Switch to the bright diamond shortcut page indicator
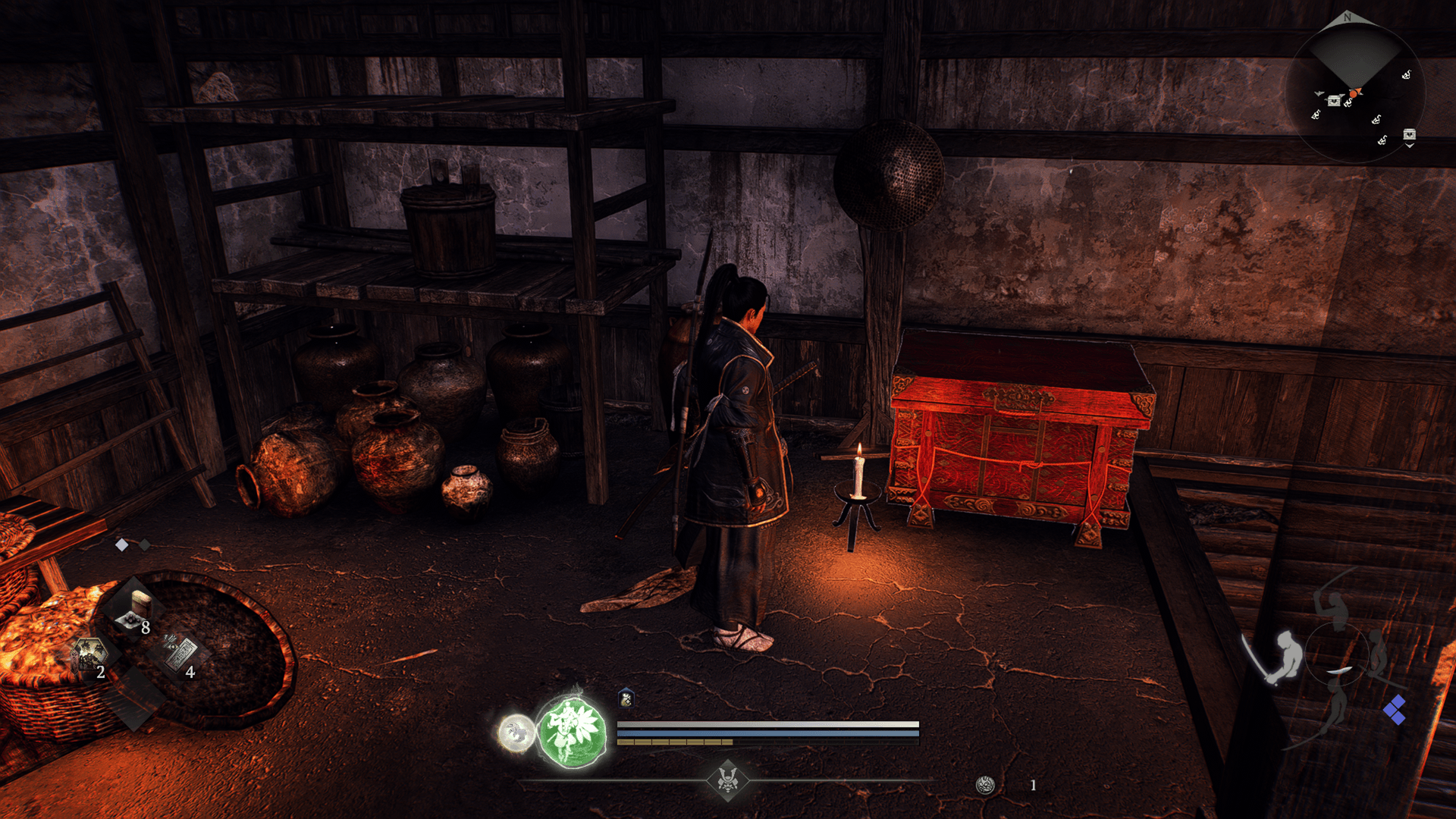The height and width of the screenshot is (819, 1456). [121, 544]
